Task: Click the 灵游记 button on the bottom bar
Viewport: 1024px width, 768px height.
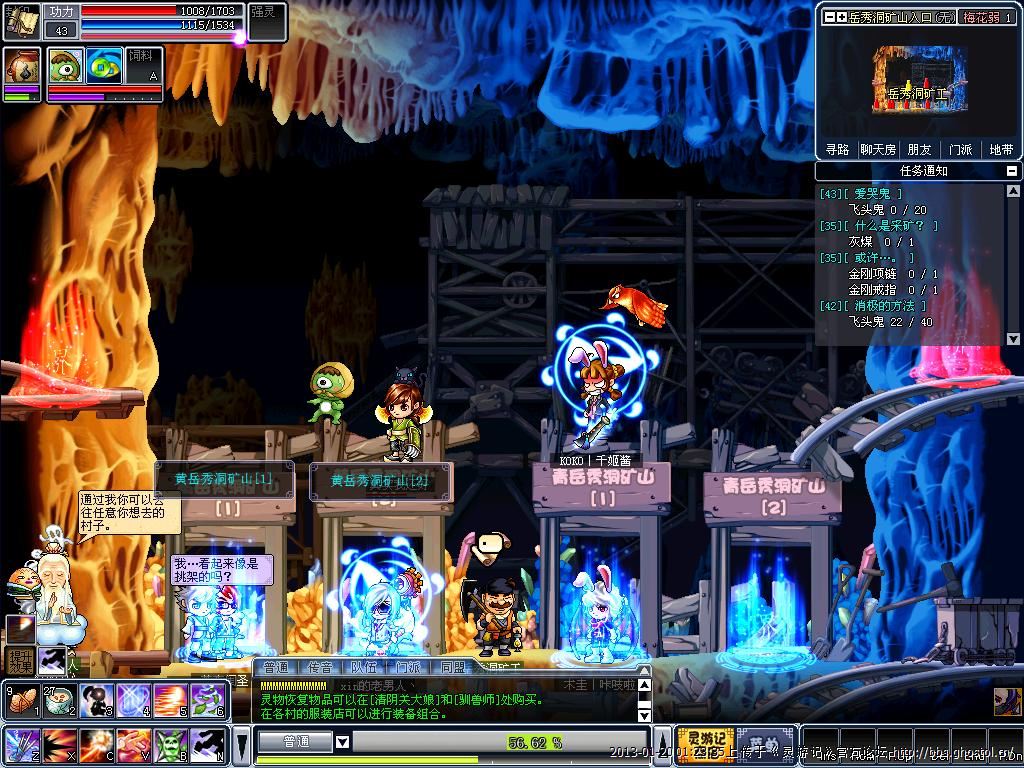Action: tap(704, 742)
